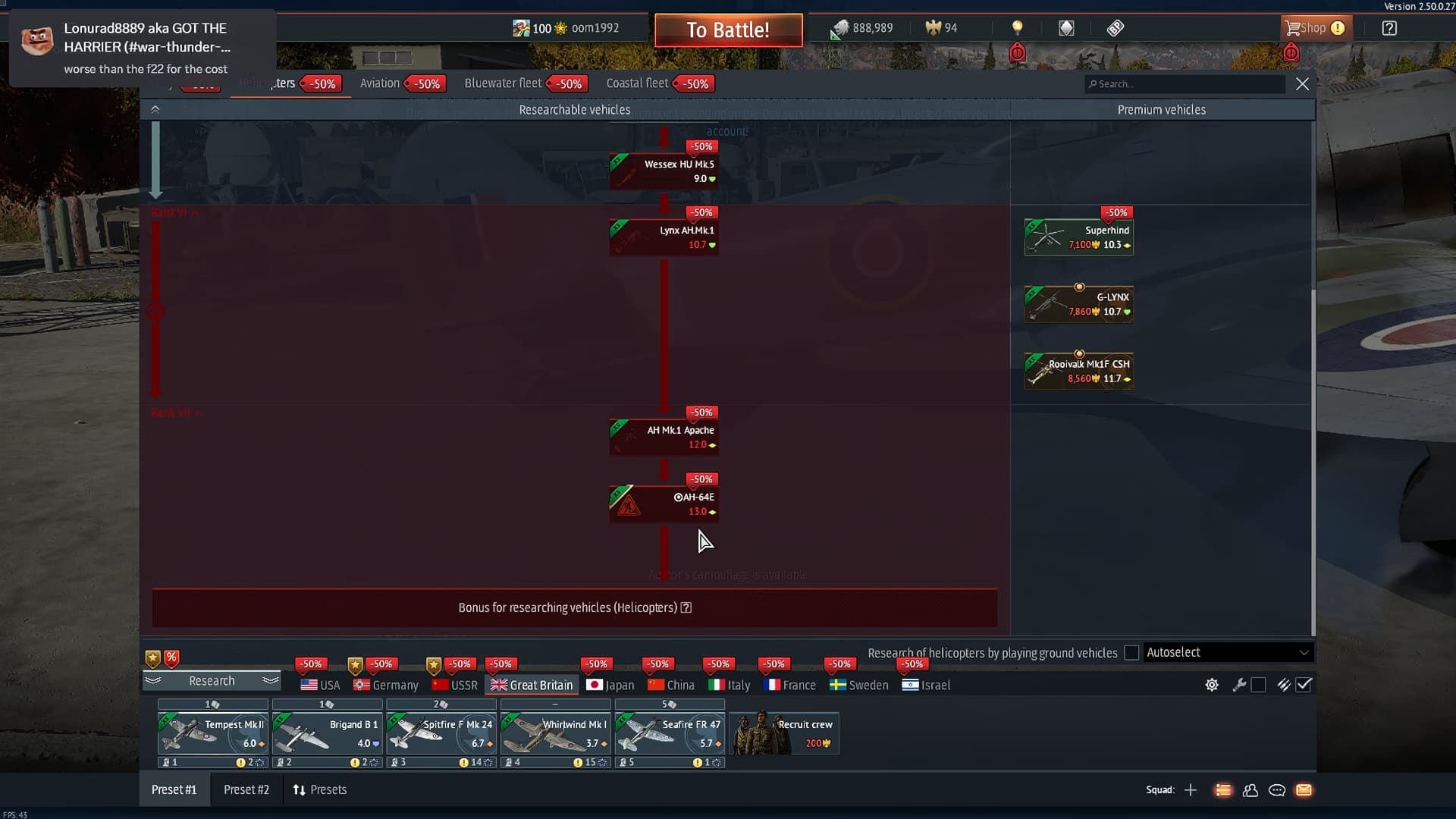Add a squad member with the plus icon
Image resolution: width=1456 pixels, height=819 pixels.
[1191, 789]
